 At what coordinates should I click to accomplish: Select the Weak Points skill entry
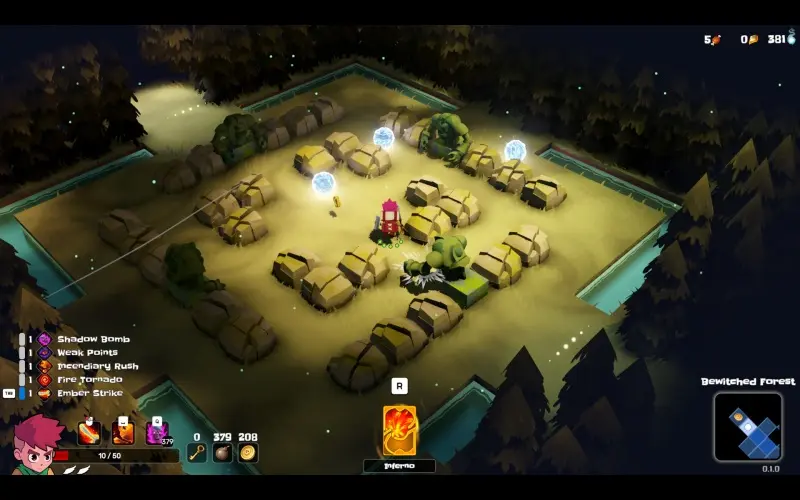pyautogui.click(x=87, y=352)
